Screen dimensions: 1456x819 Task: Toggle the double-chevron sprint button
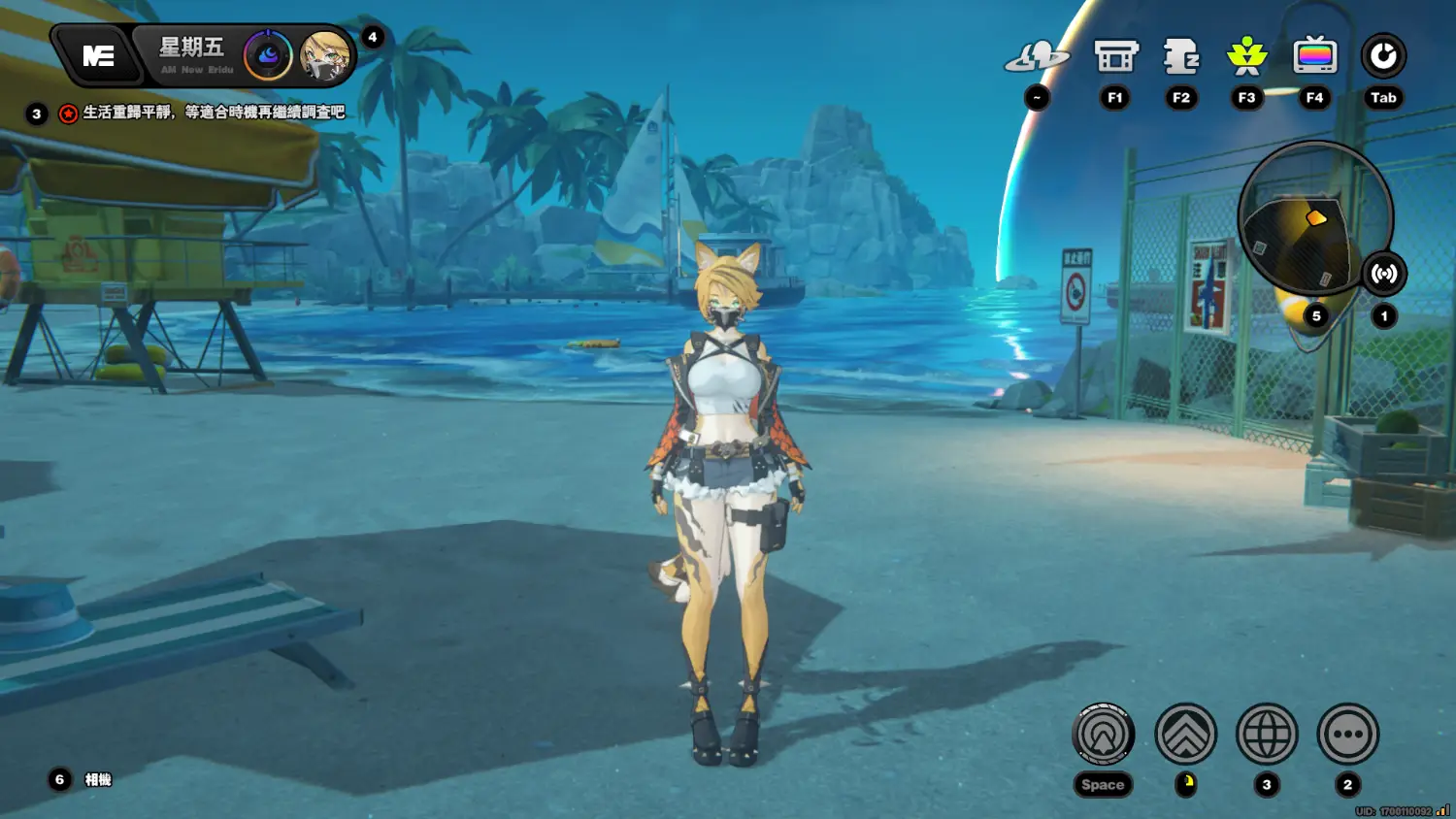tap(1185, 734)
